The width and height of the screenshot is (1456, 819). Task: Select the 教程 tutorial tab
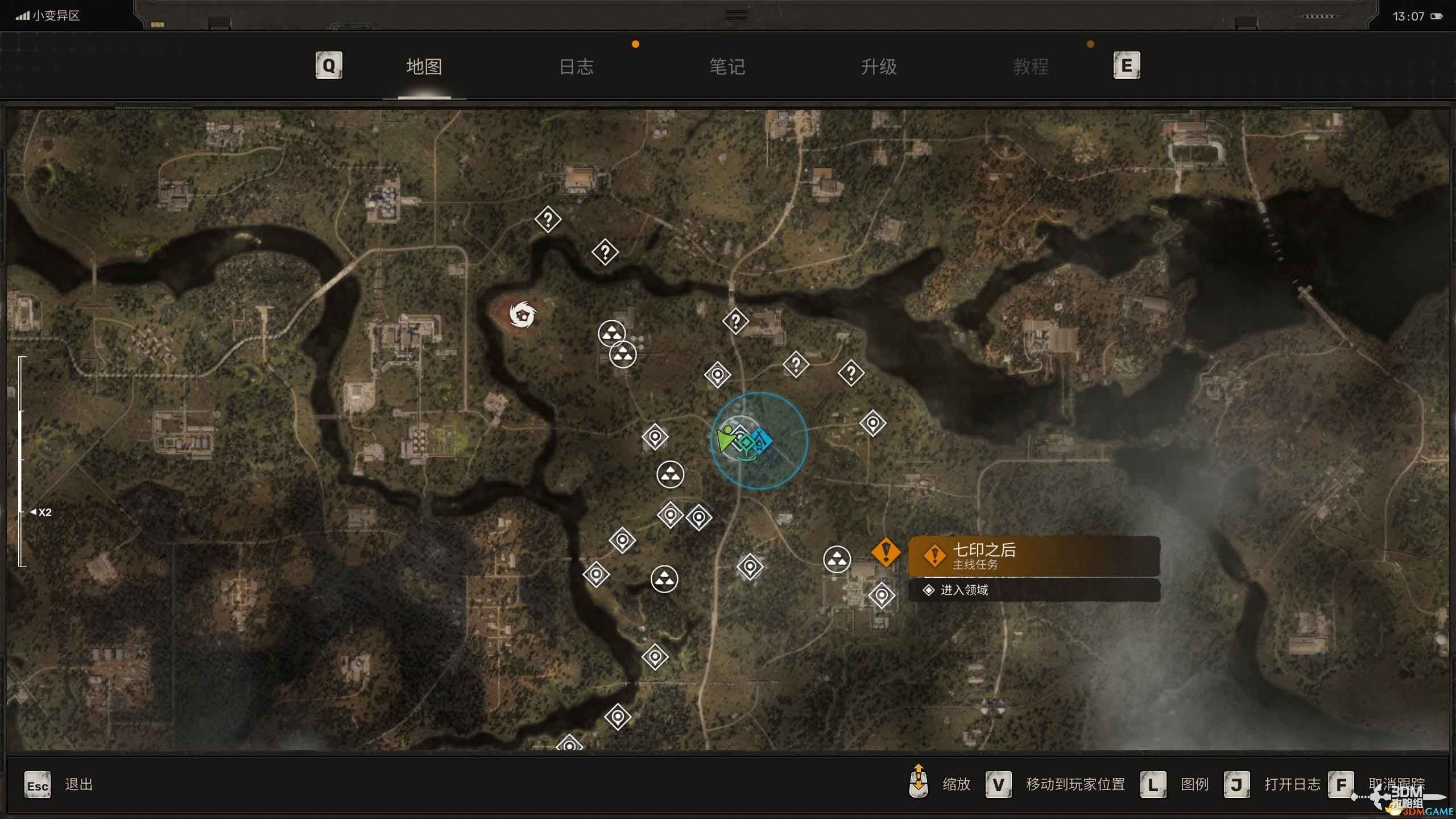1031,67
